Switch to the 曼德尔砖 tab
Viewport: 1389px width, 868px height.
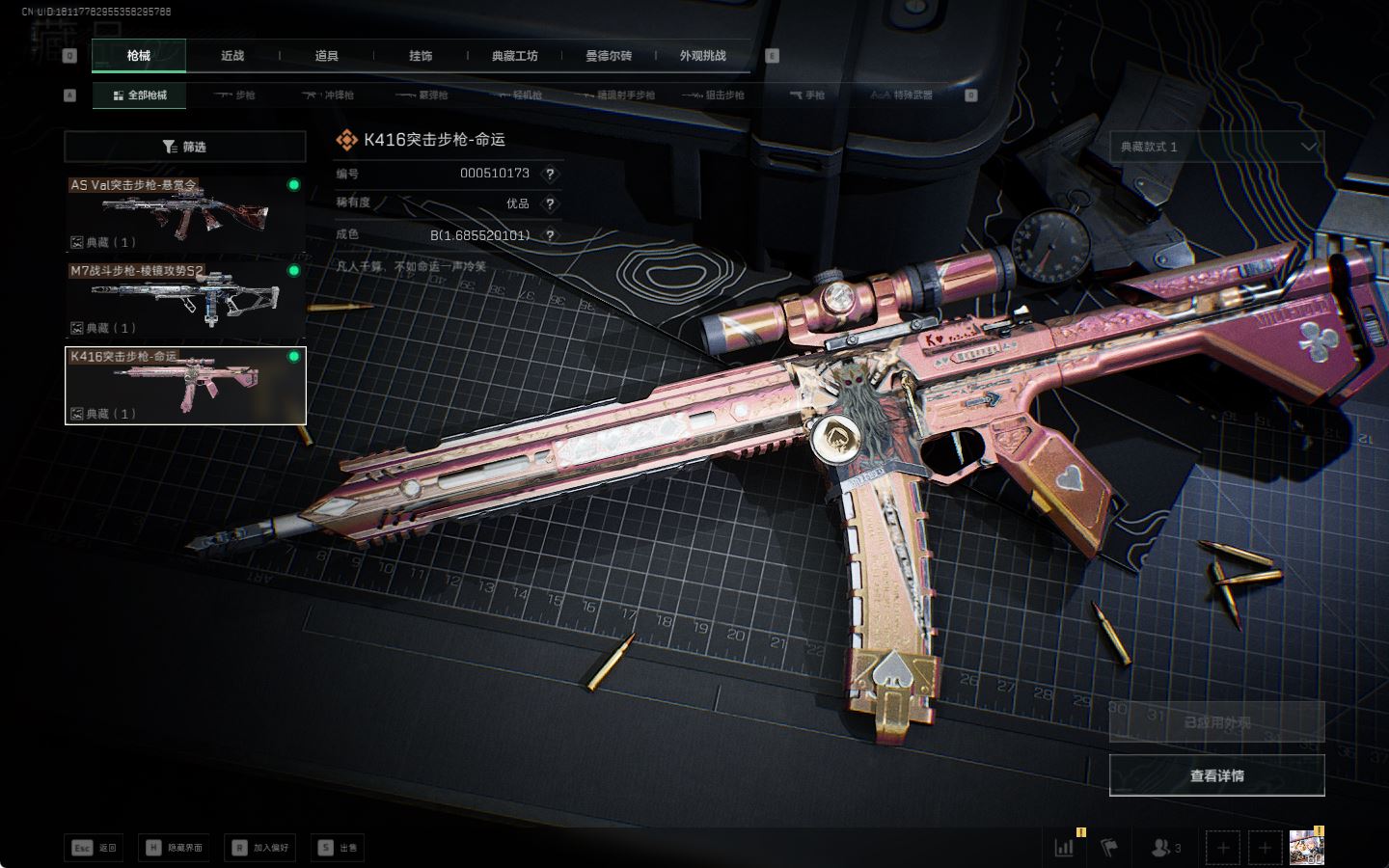point(609,56)
